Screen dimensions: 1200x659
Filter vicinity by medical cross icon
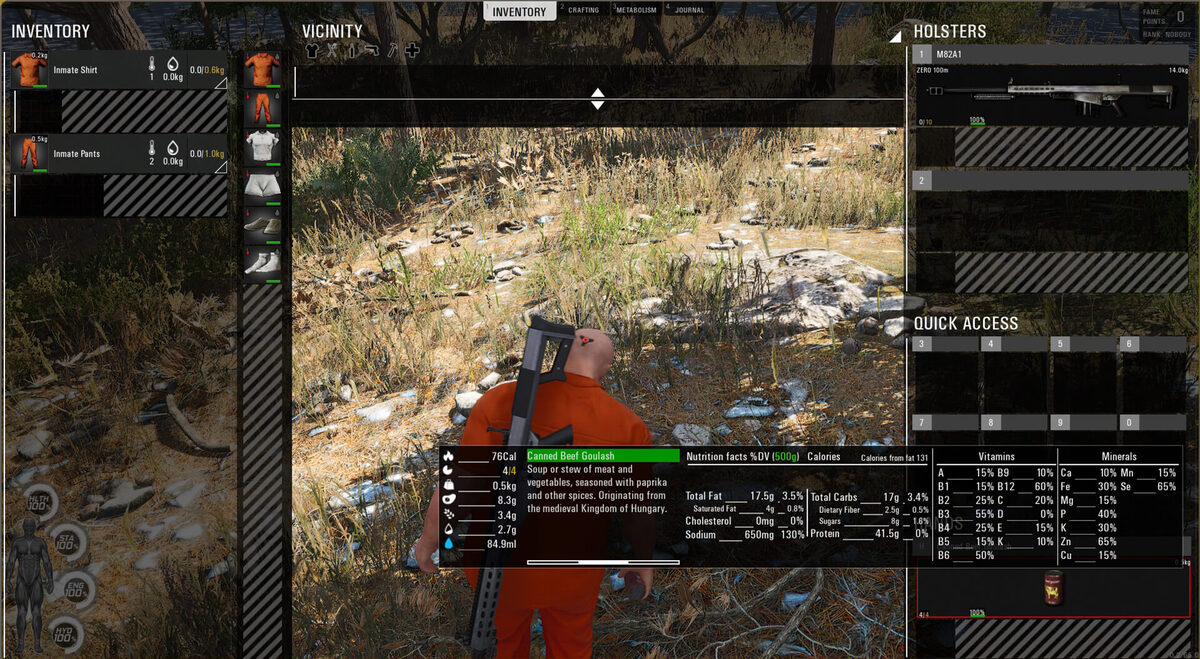412,51
